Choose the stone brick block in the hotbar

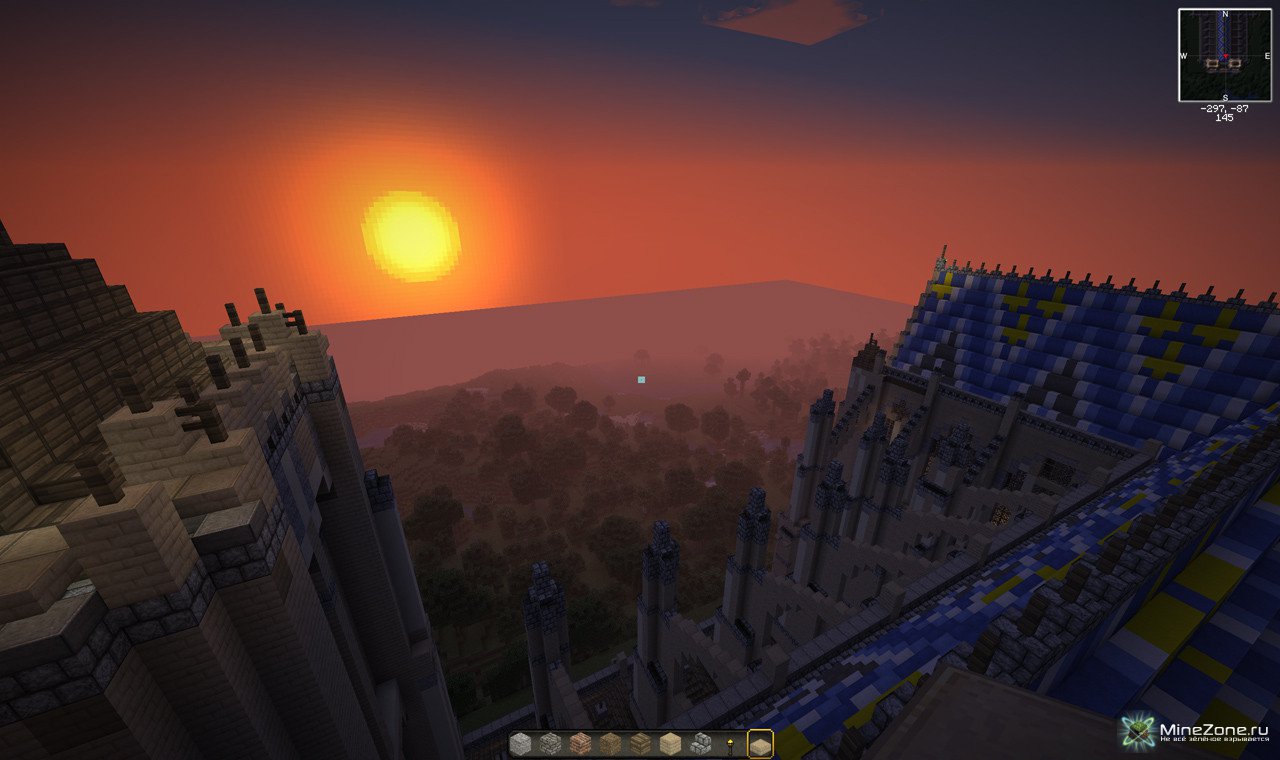pos(550,744)
